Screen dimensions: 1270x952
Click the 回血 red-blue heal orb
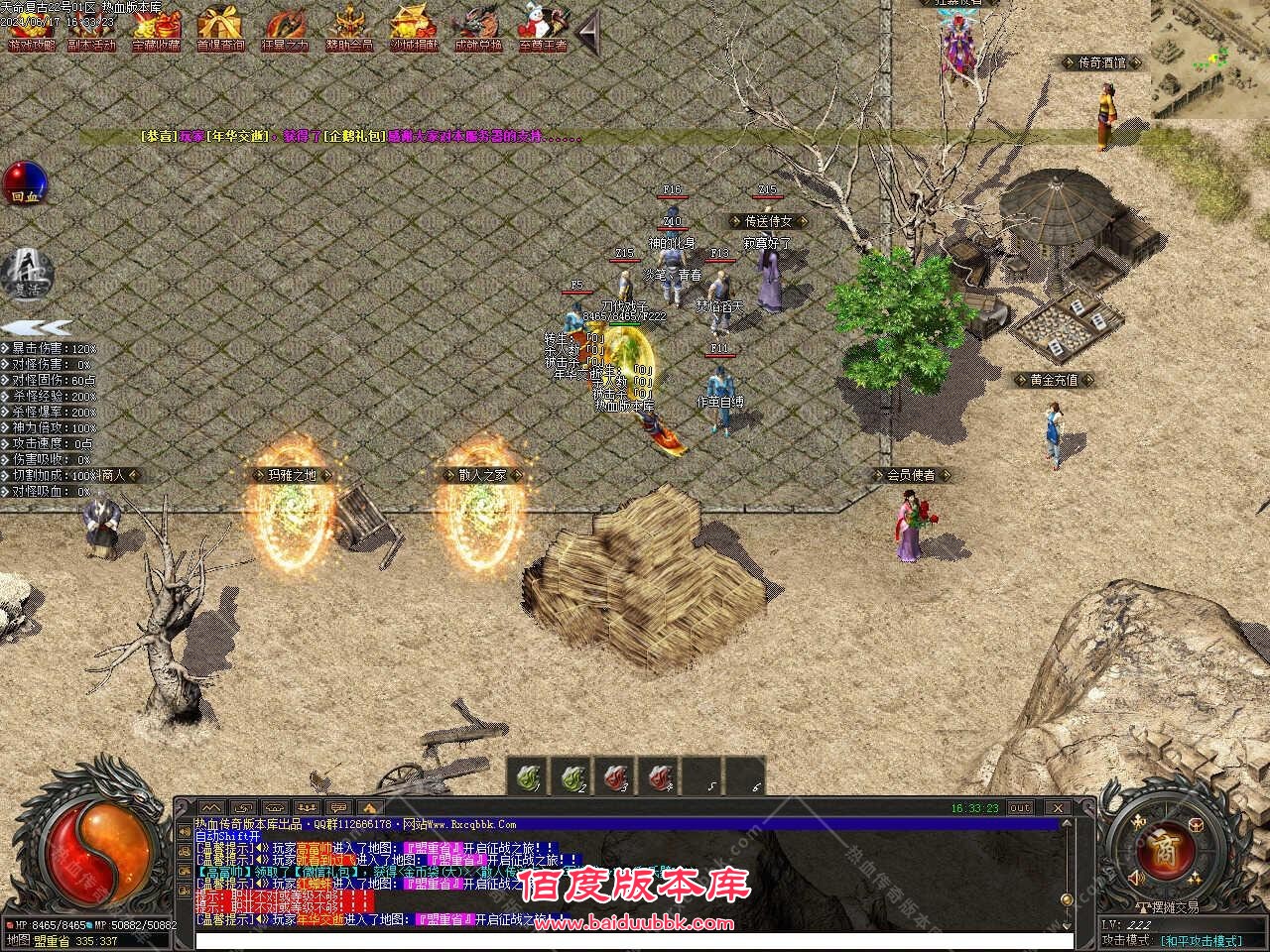24,183
